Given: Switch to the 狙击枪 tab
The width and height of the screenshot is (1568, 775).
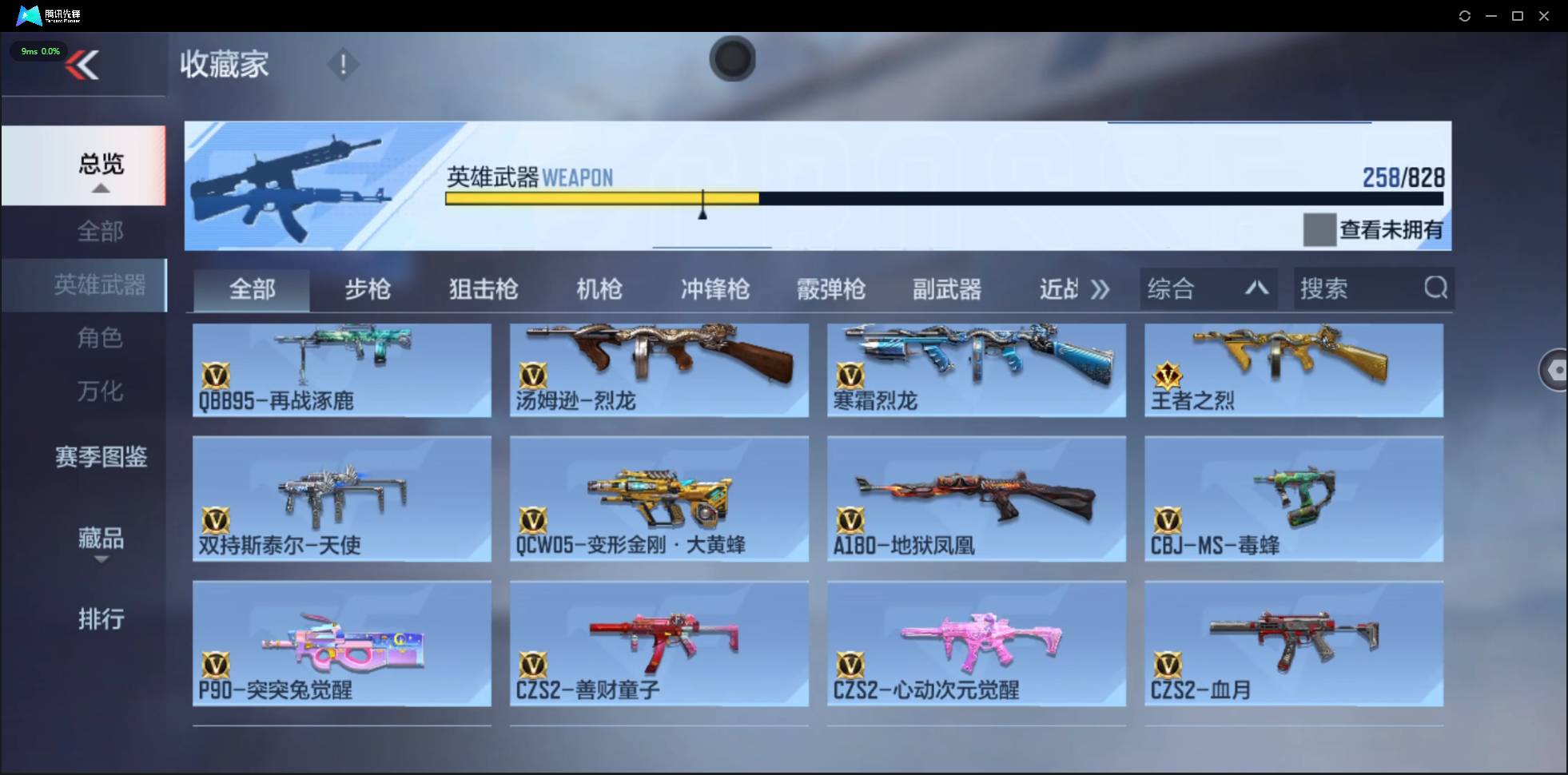Looking at the screenshot, I should [x=483, y=289].
